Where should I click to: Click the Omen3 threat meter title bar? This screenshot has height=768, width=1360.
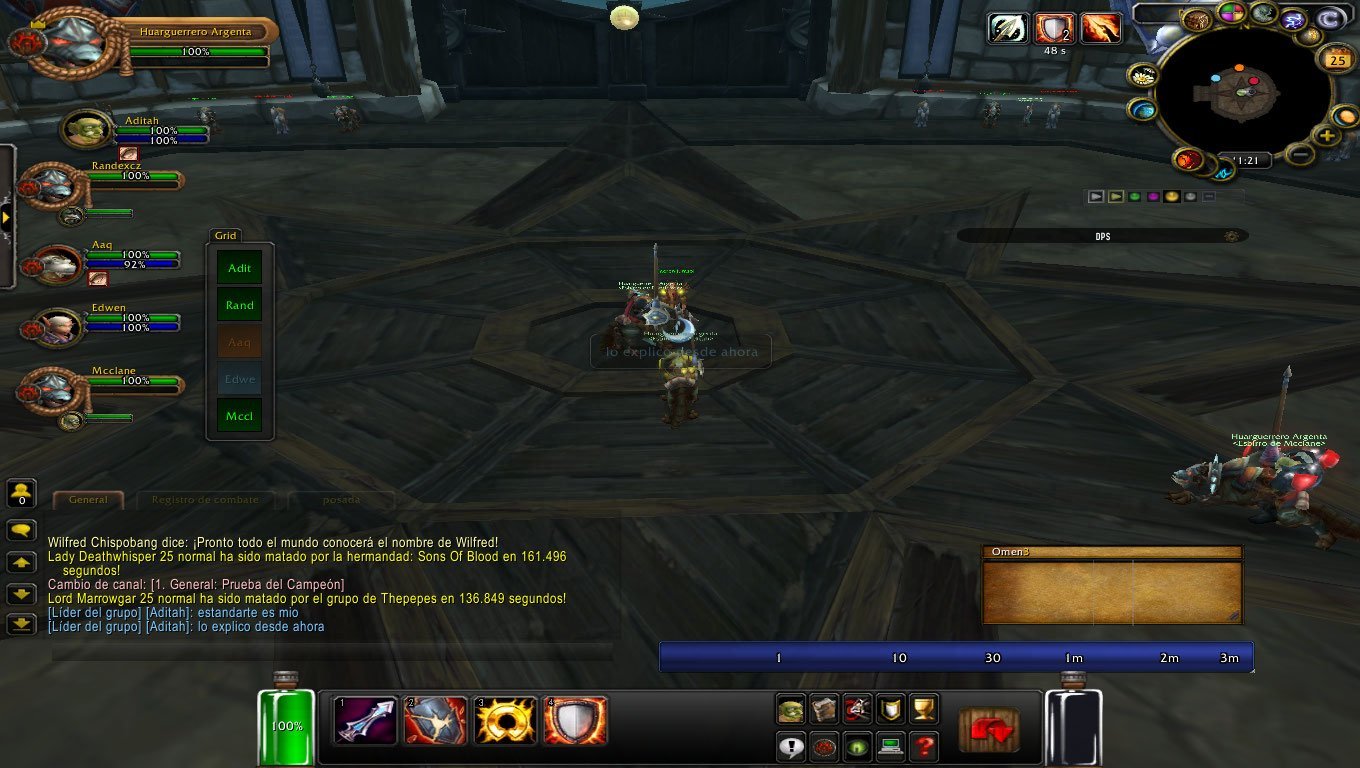1112,552
